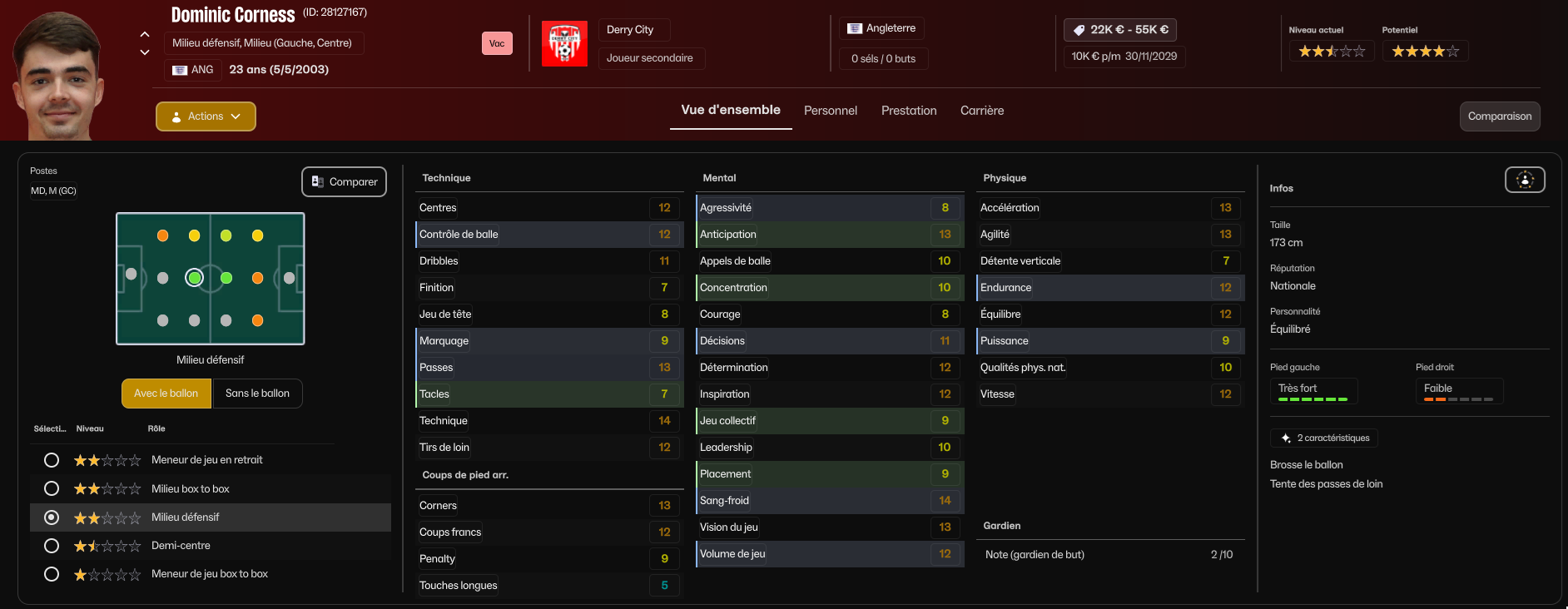
Task: Select the Meneur de jeu en retrait role
Action: [52, 460]
